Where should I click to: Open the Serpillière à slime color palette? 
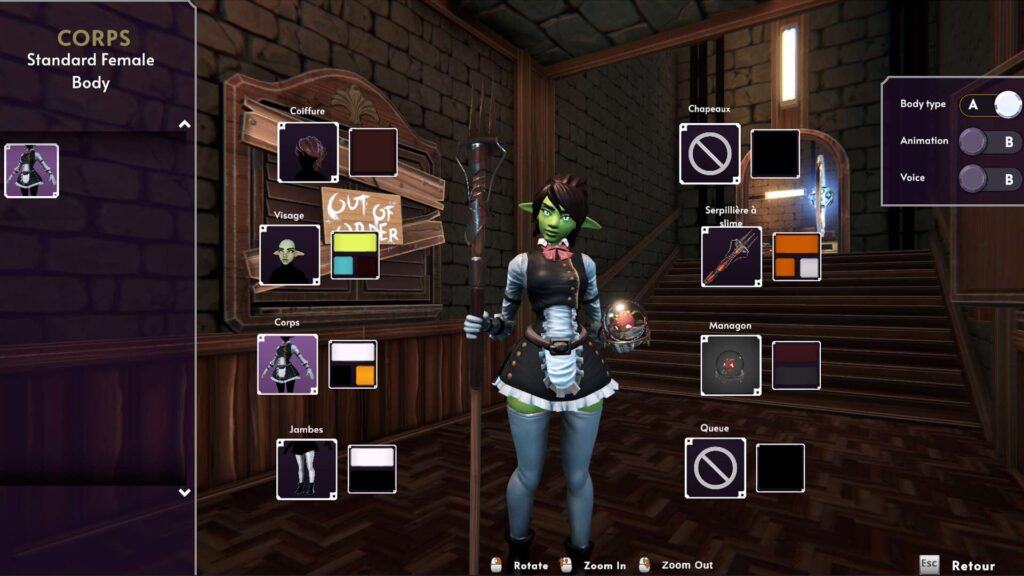797,257
